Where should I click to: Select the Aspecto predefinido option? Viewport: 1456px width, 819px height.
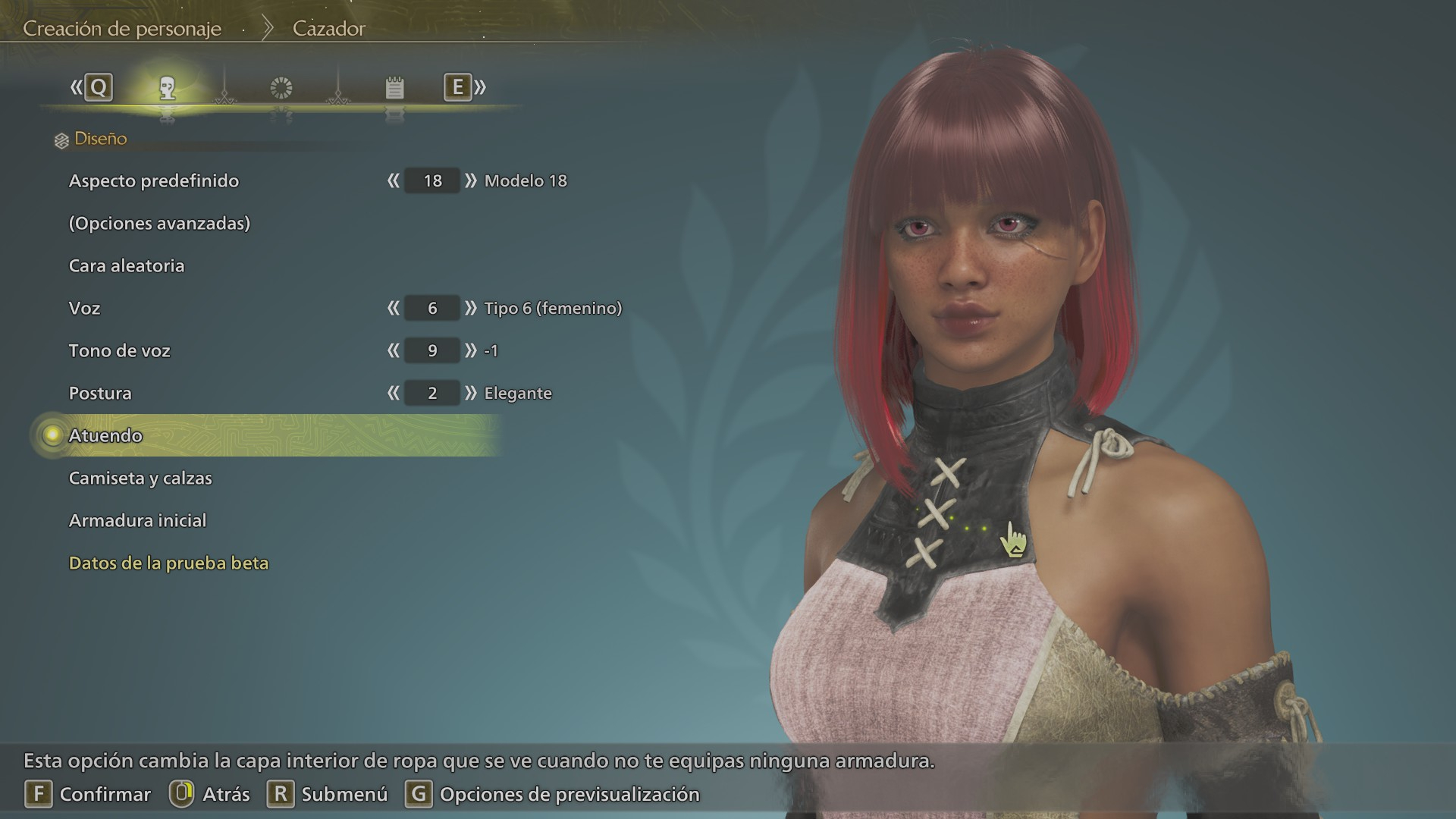pos(153,180)
